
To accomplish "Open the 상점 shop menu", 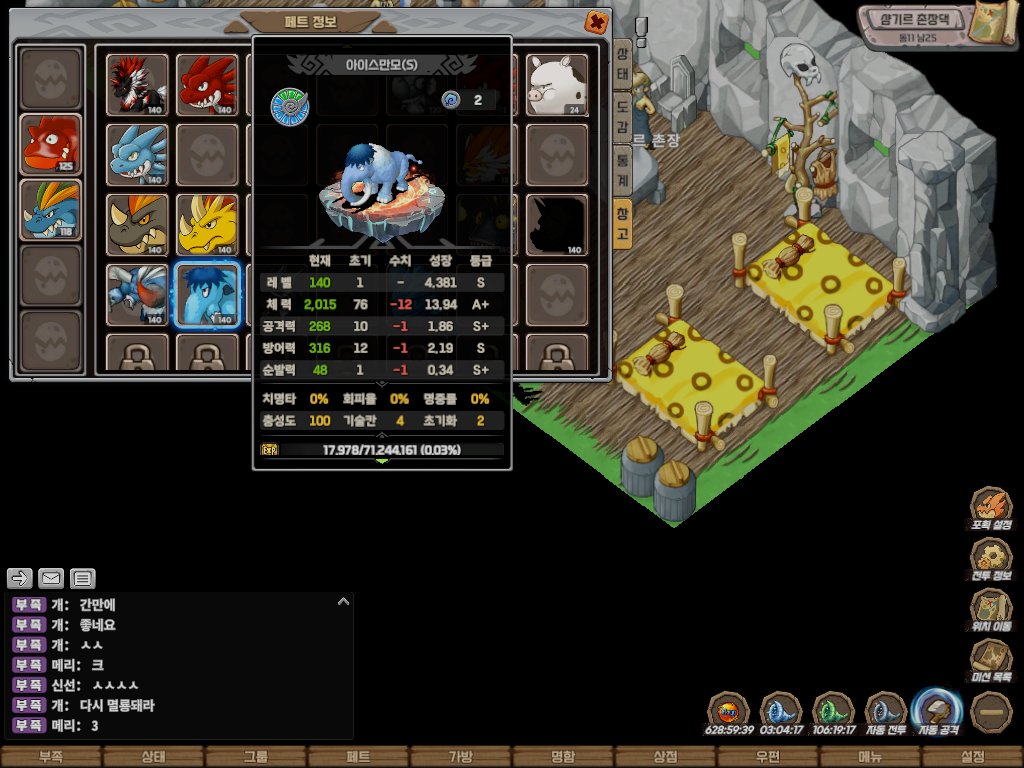I will click(x=665, y=757).
